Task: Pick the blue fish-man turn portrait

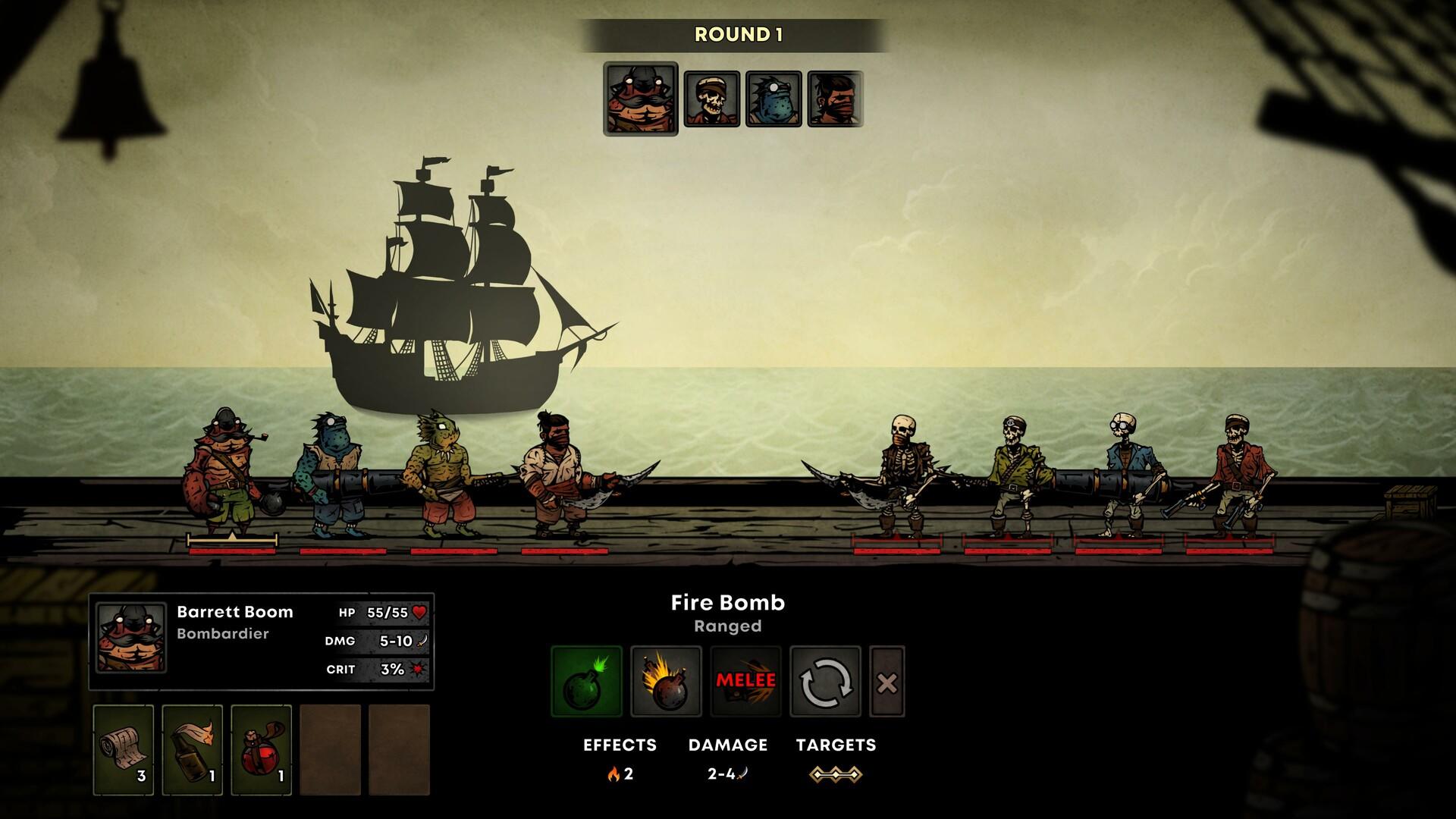Action: tap(773, 99)
